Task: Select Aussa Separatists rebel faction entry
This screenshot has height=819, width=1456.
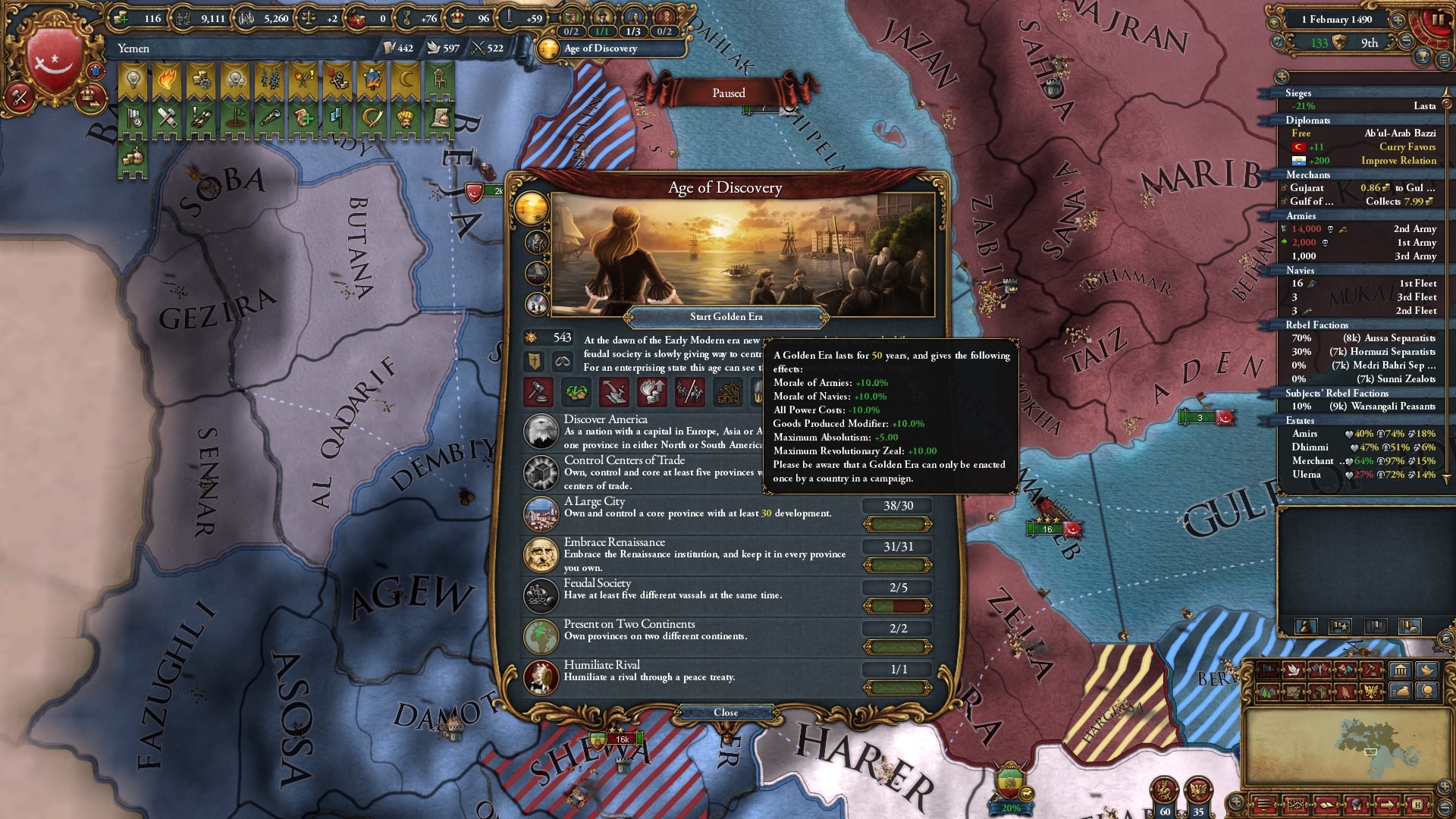Action: pyautogui.click(x=1389, y=338)
